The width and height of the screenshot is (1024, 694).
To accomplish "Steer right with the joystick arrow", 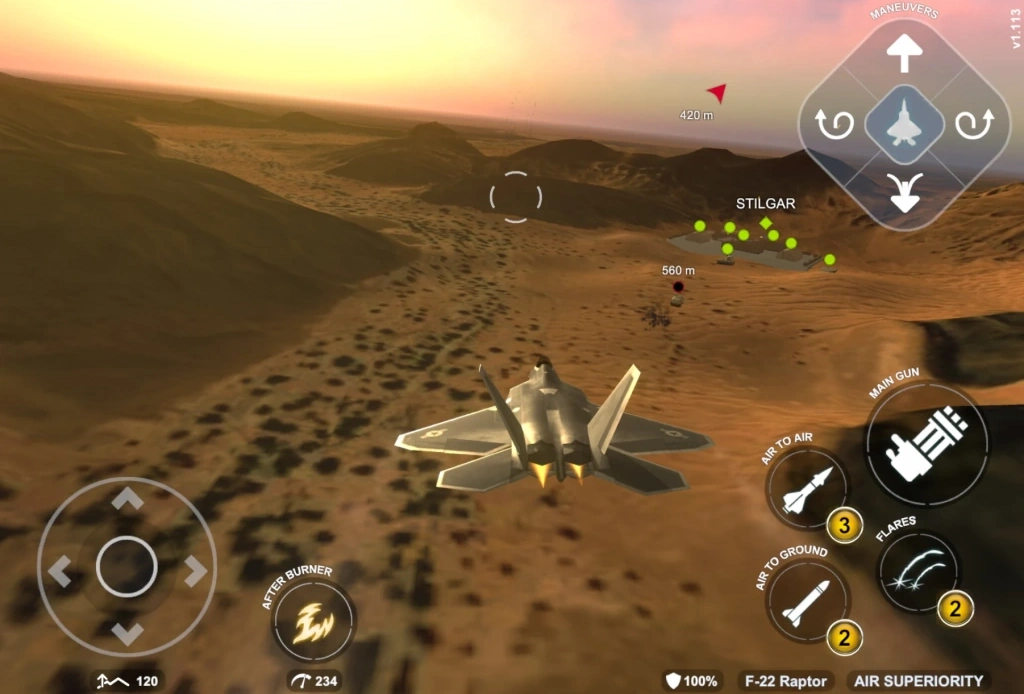I will 195,571.
